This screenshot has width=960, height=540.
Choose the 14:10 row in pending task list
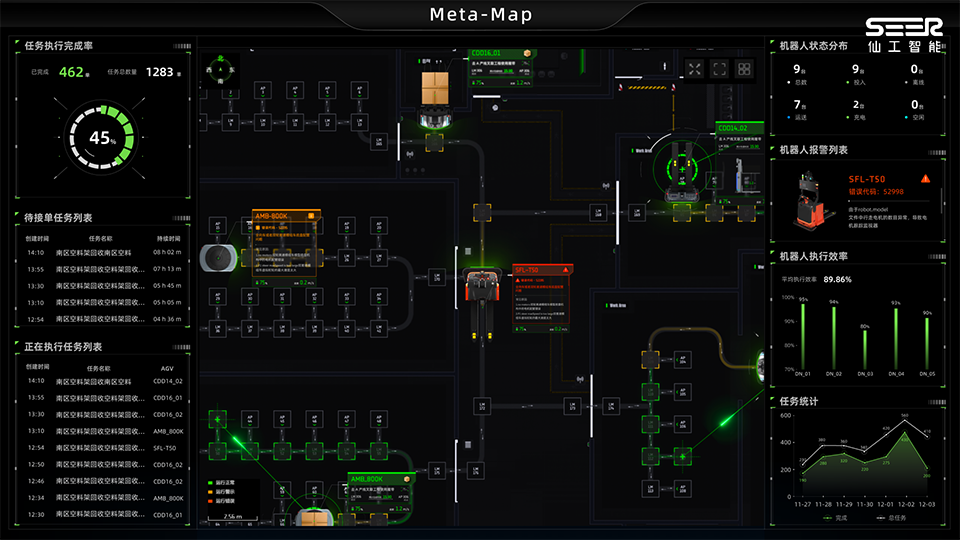point(100,253)
